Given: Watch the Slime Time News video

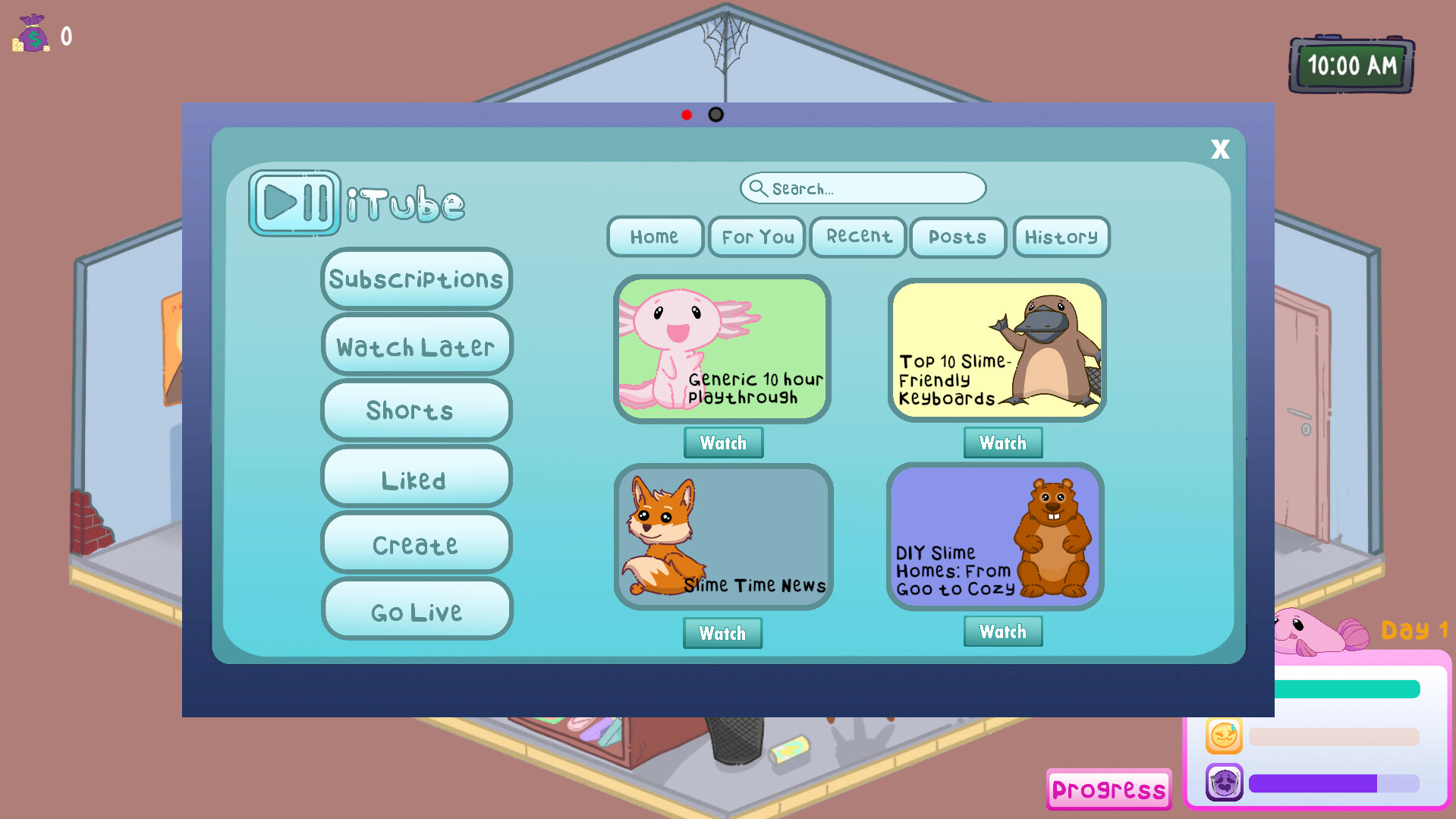Looking at the screenshot, I should point(722,632).
